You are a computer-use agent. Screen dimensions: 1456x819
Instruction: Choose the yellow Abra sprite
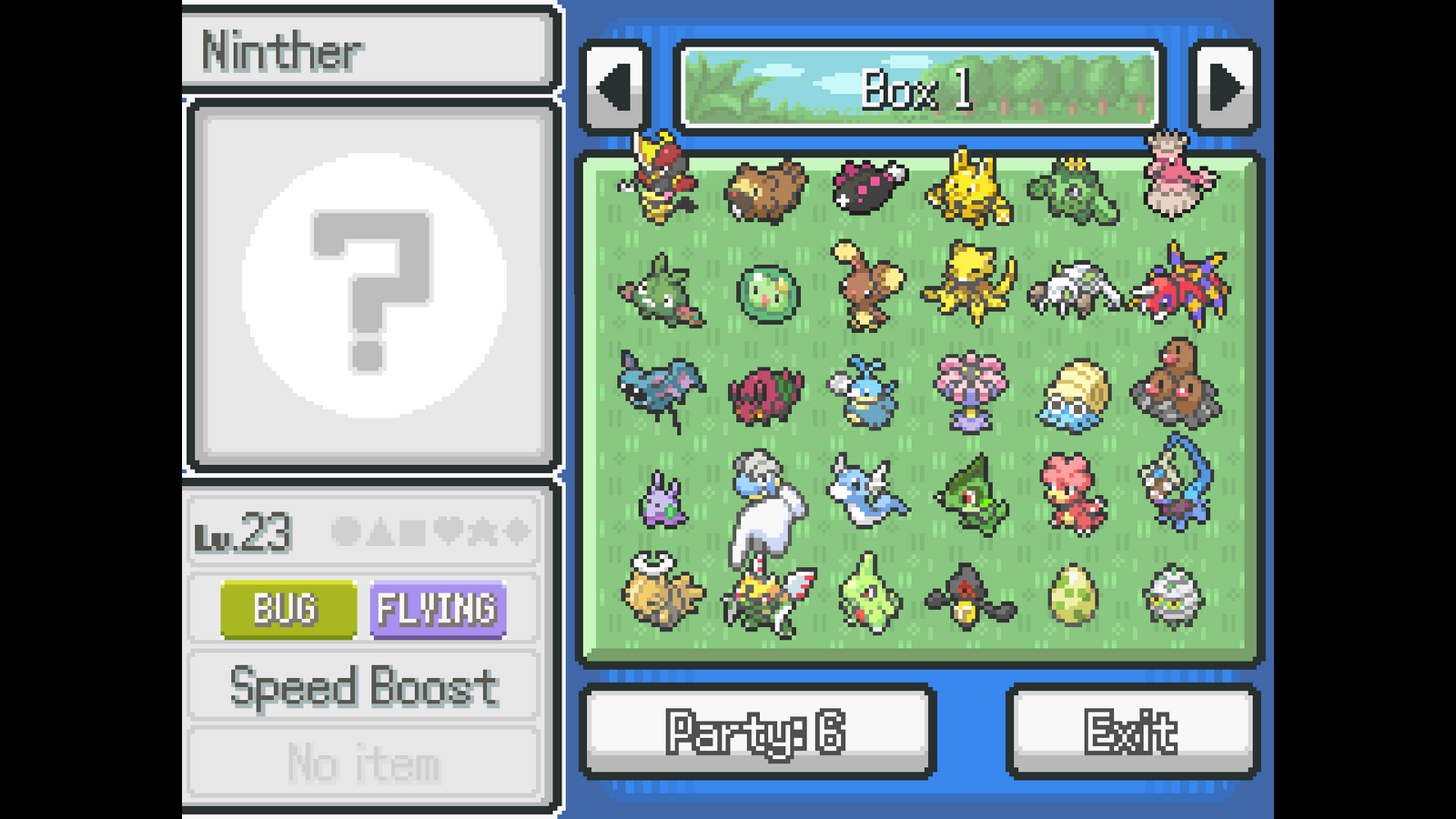(x=968, y=282)
